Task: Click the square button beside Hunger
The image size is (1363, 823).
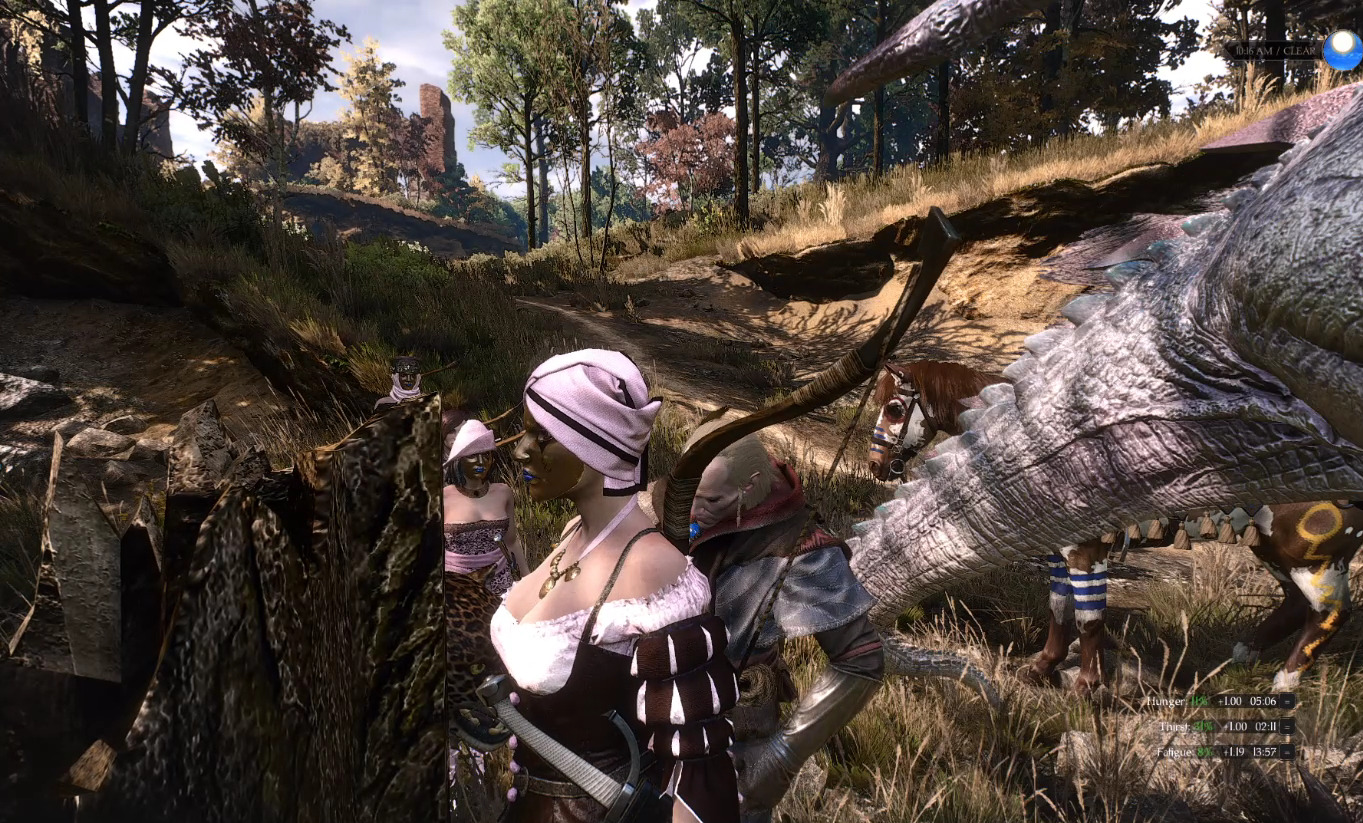Action: tap(1287, 702)
